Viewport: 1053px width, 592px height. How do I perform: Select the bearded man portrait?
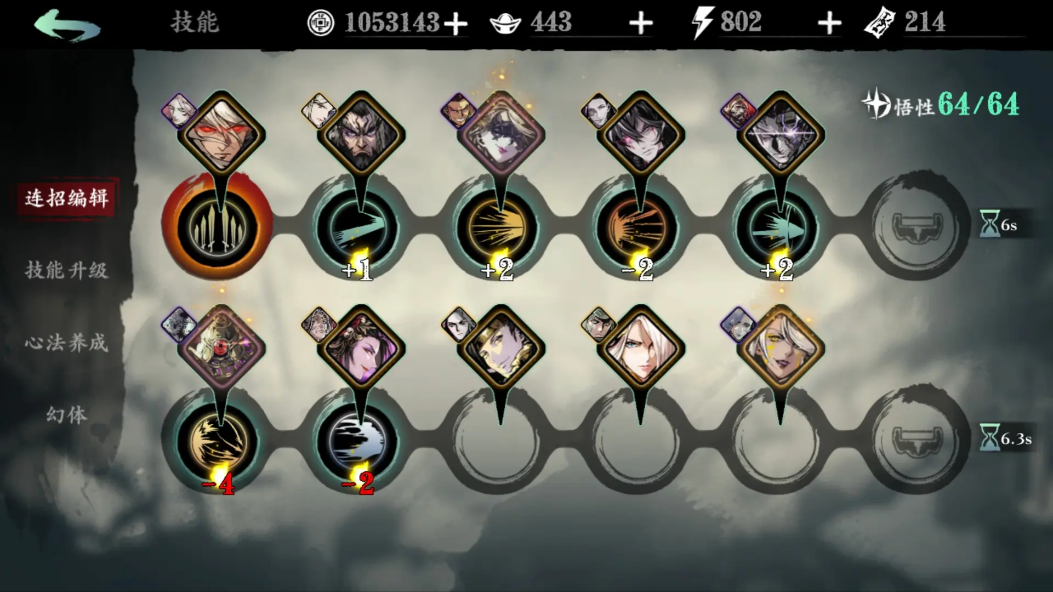click(x=361, y=132)
